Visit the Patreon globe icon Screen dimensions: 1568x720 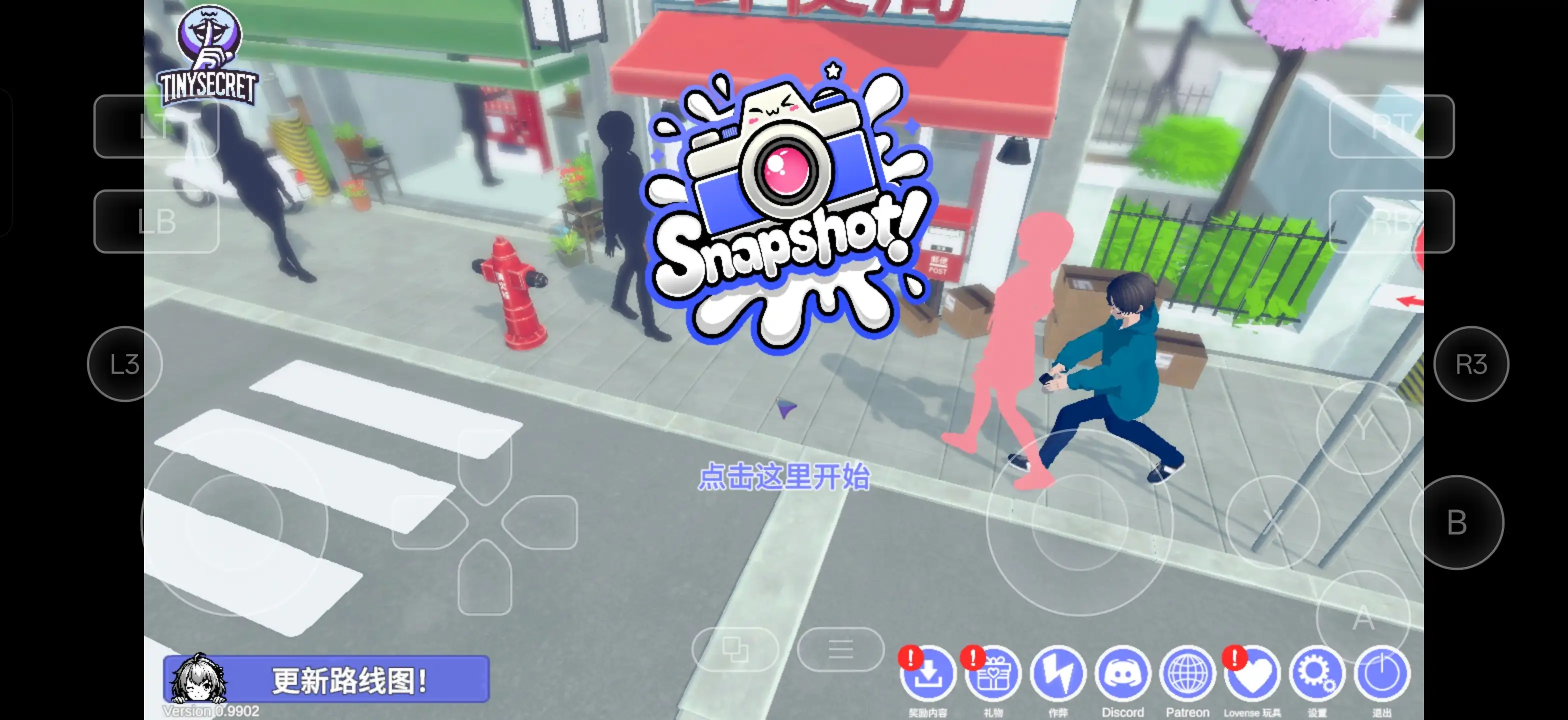coord(1187,674)
